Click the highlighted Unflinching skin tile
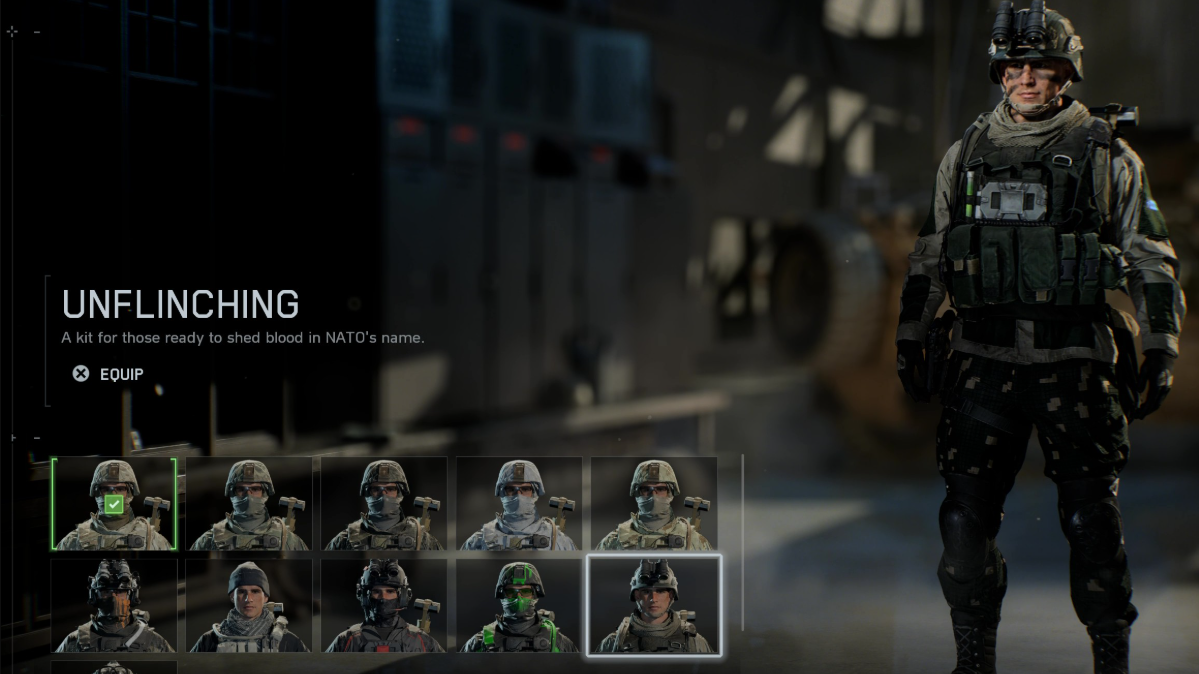 [x=654, y=605]
